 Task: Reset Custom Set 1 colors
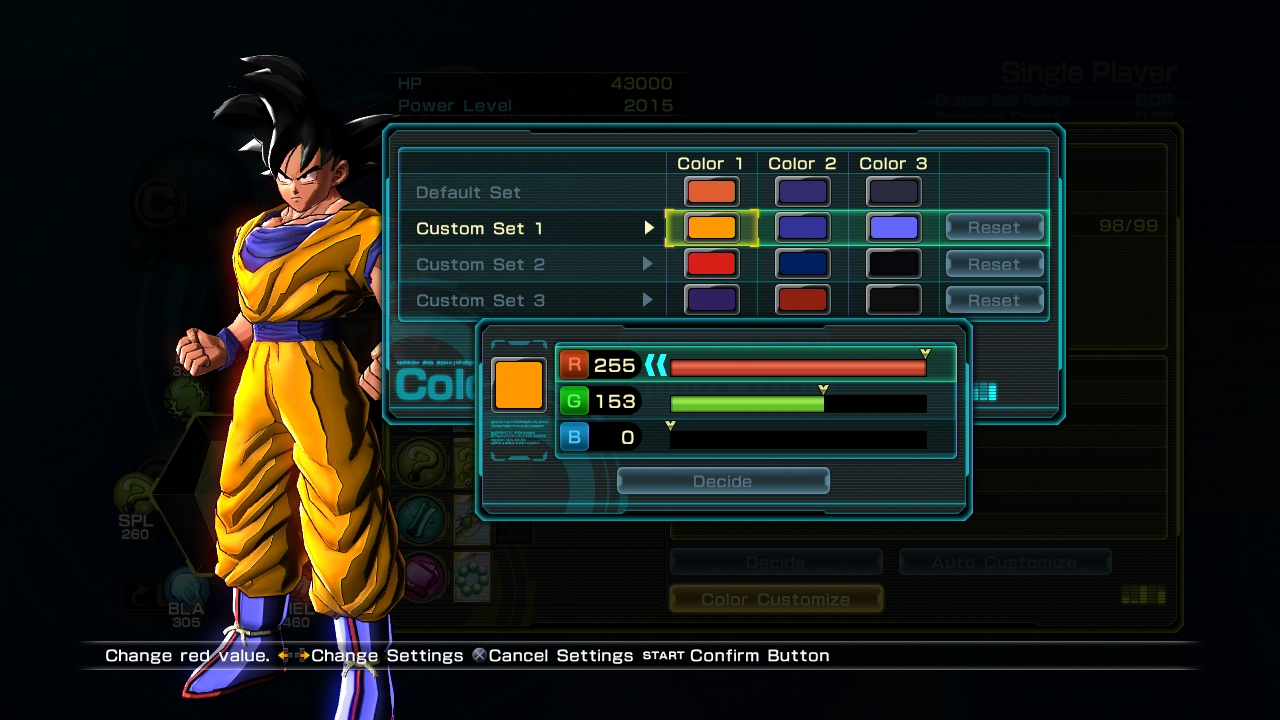994,228
